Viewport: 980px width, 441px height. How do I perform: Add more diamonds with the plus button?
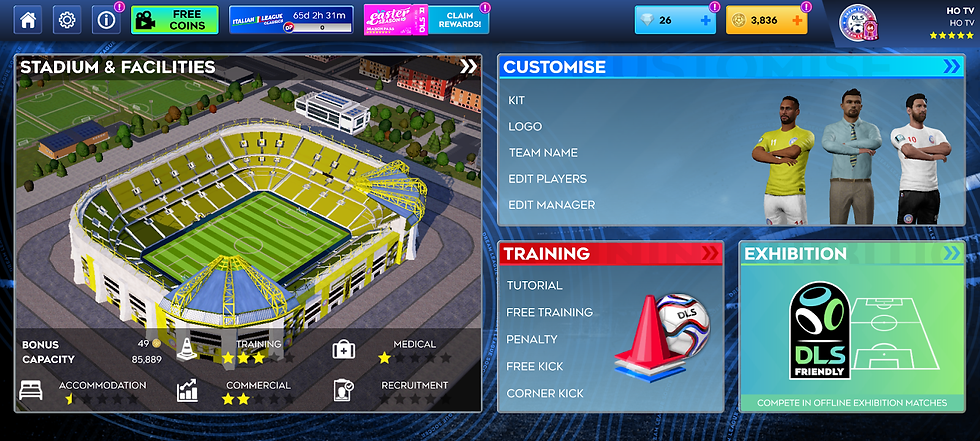coord(705,20)
